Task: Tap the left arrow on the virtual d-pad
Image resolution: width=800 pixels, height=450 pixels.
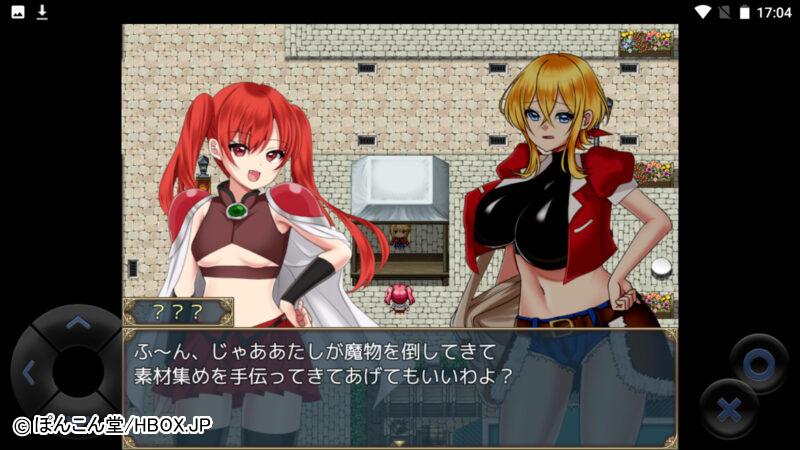Action: (29, 374)
